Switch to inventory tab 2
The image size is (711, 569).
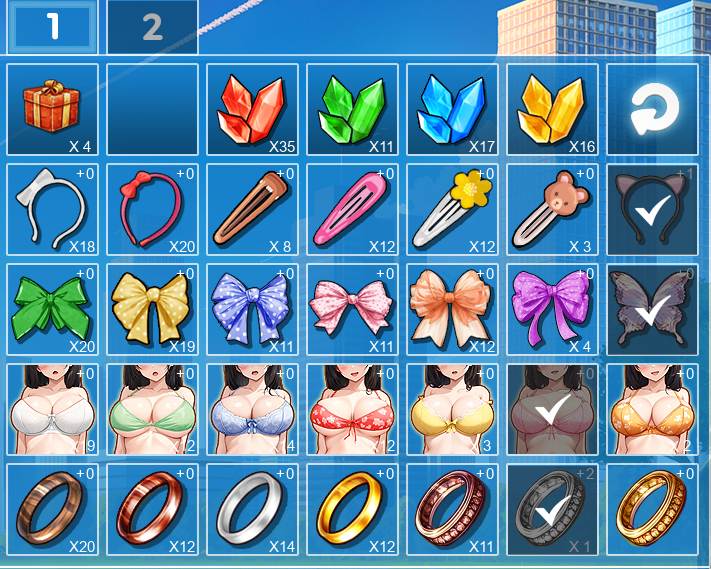point(152,27)
